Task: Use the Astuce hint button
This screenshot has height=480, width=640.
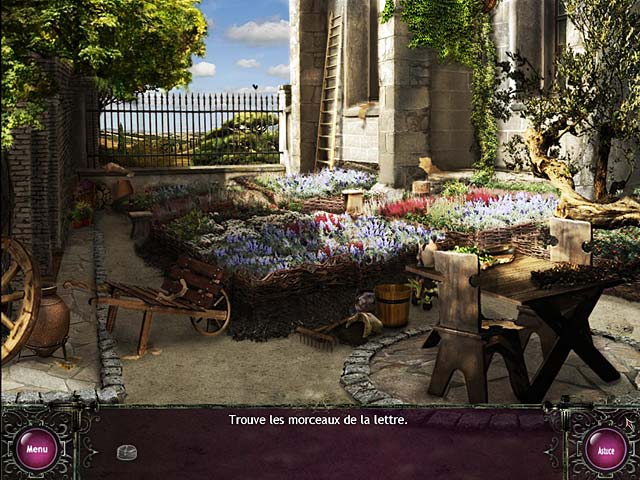Action: click(605, 449)
